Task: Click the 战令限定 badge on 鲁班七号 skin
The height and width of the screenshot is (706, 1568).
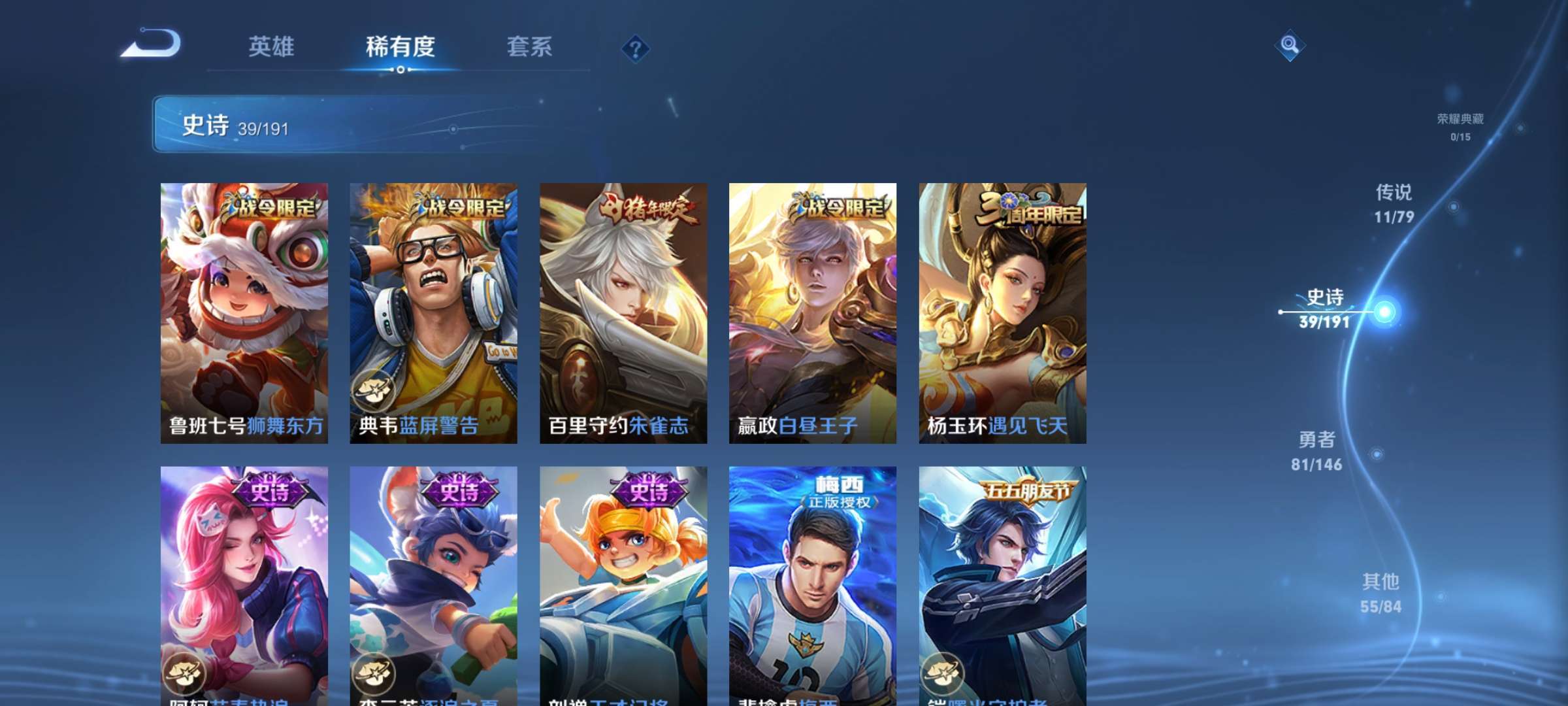Action: (269, 206)
